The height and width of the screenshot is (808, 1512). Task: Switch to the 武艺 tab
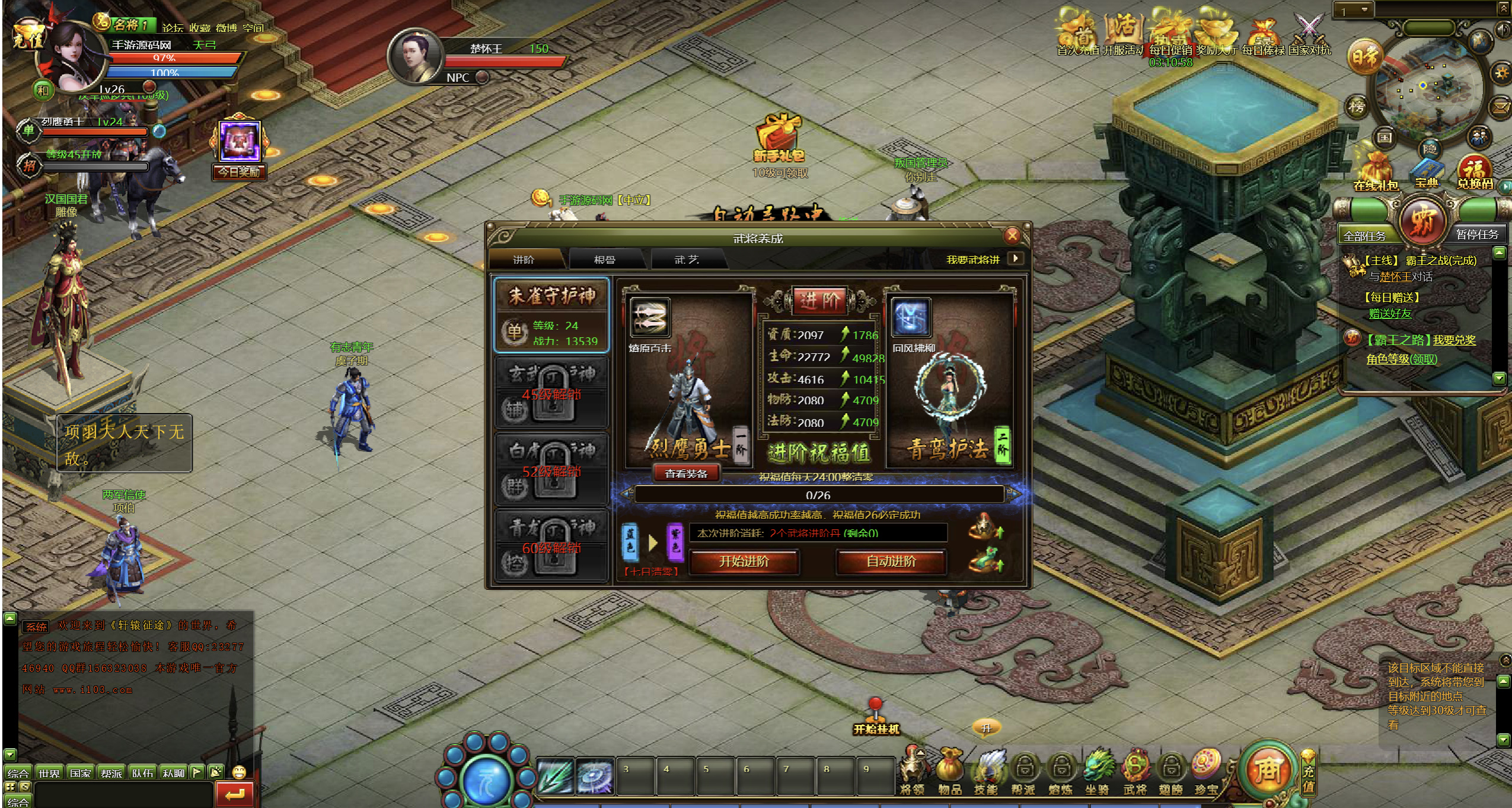click(x=687, y=260)
